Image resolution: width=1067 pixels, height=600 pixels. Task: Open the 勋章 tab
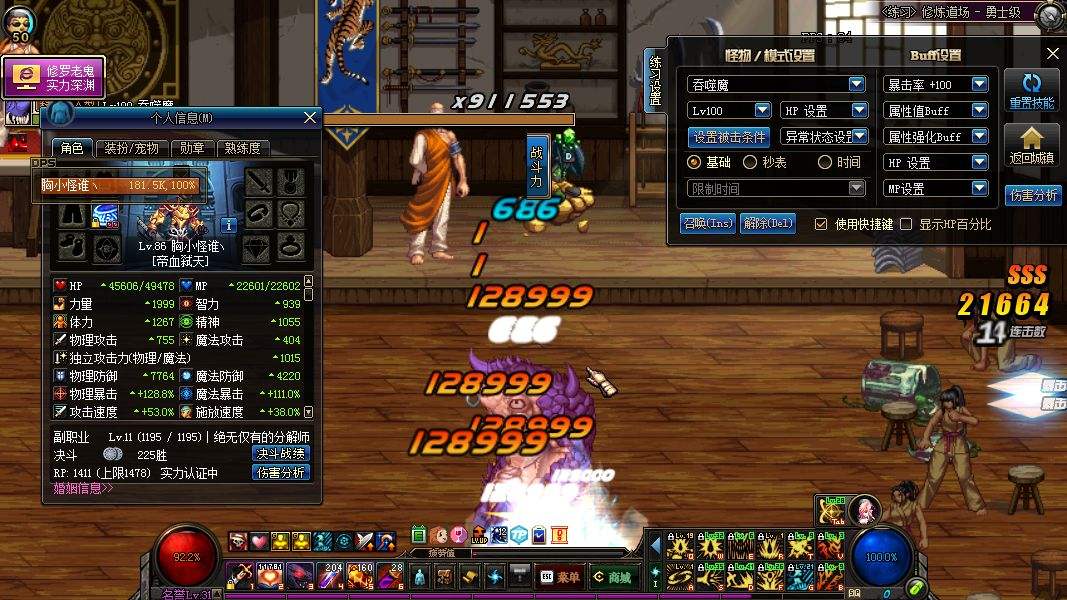pos(192,148)
